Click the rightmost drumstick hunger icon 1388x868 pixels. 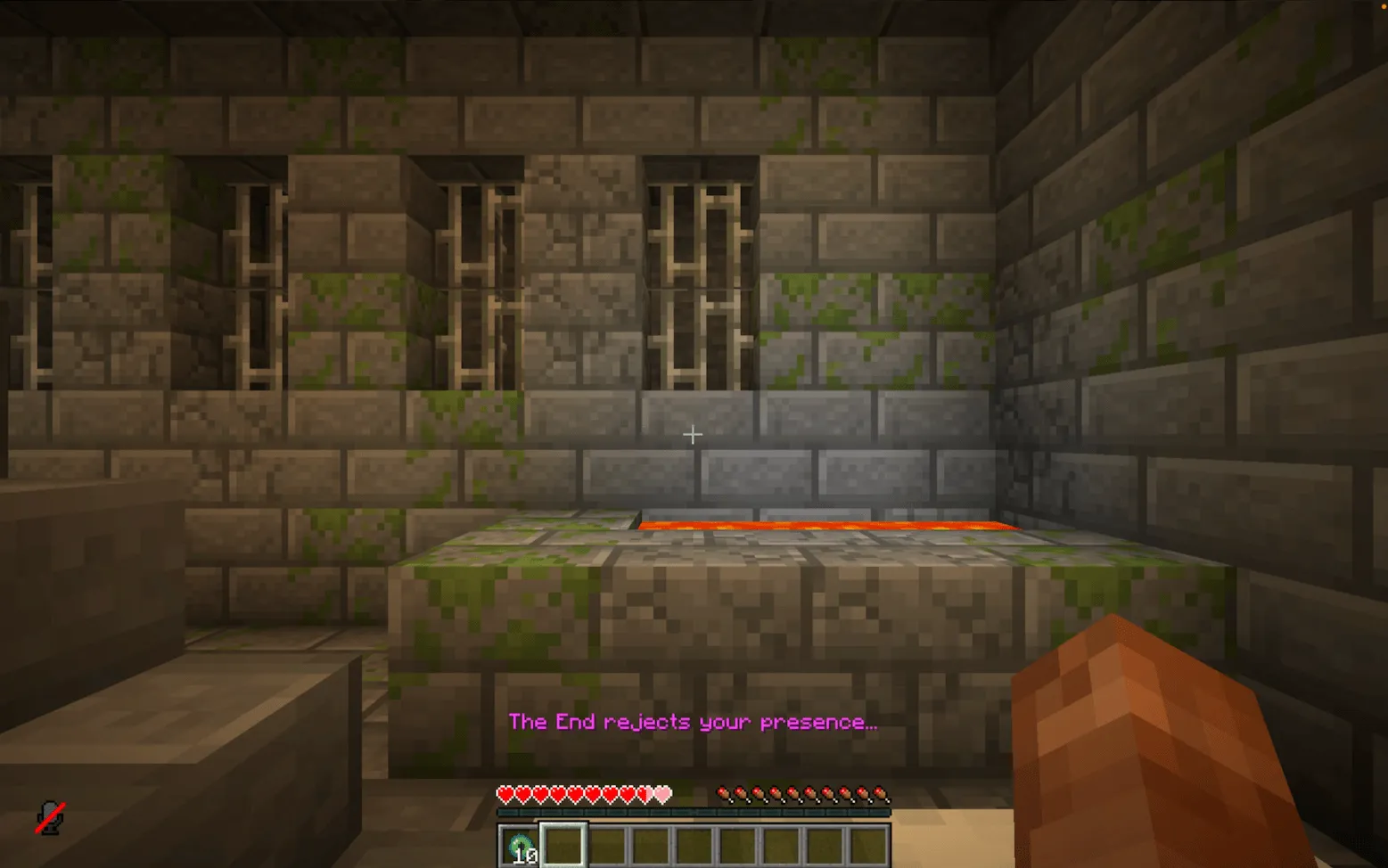pyautogui.click(x=881, y=791)
